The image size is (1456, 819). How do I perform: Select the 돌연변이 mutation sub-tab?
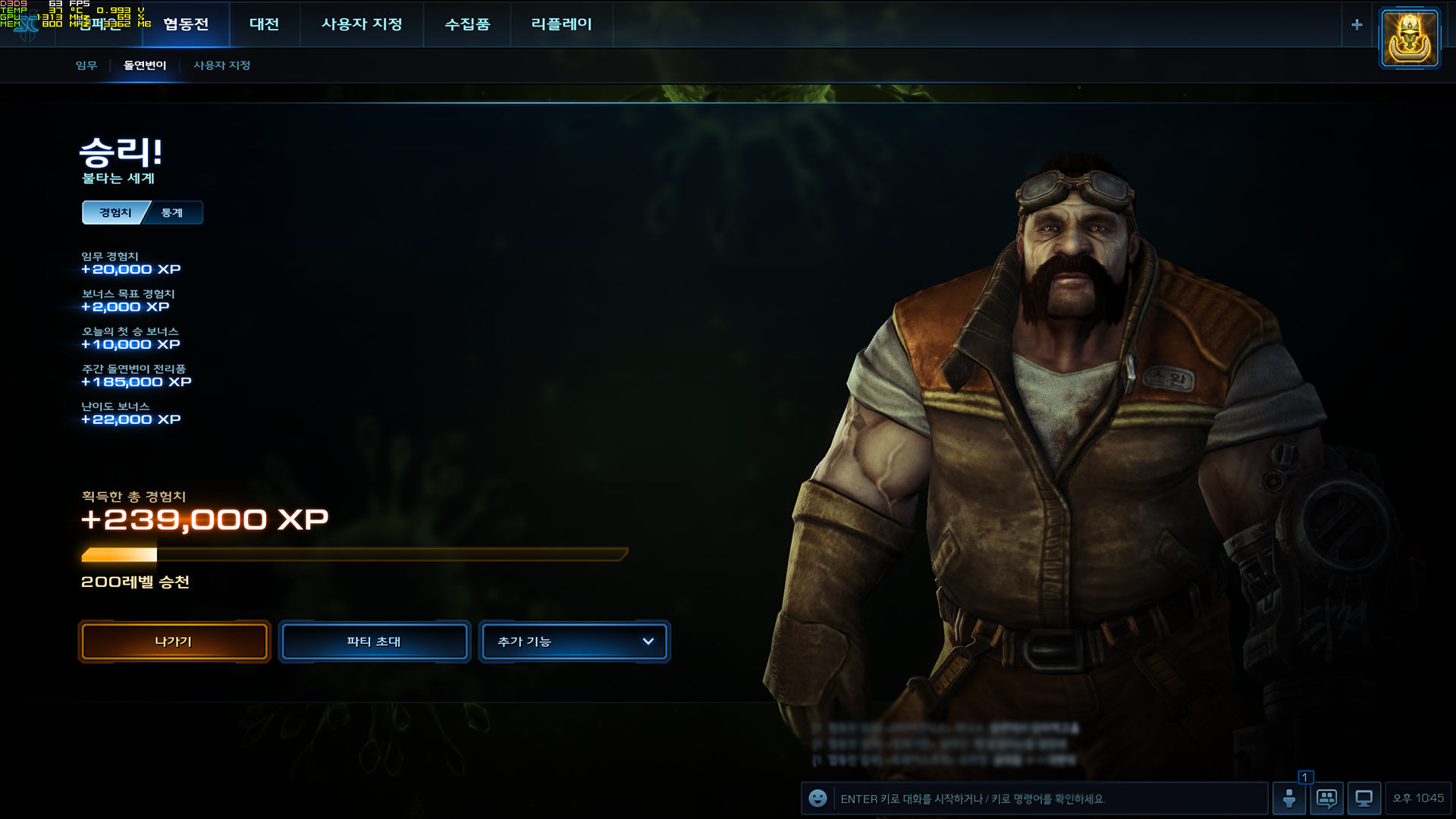[x=145, y=65]
